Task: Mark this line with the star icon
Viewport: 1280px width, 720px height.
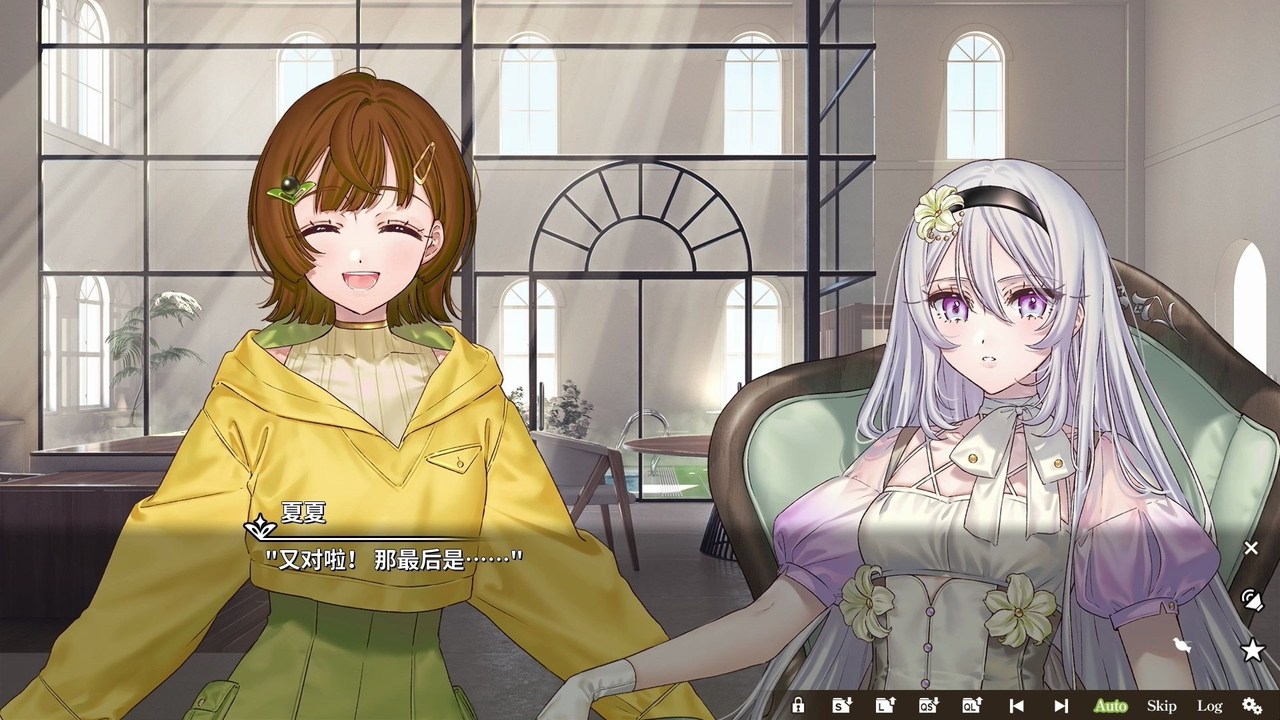Action: 1252,651
